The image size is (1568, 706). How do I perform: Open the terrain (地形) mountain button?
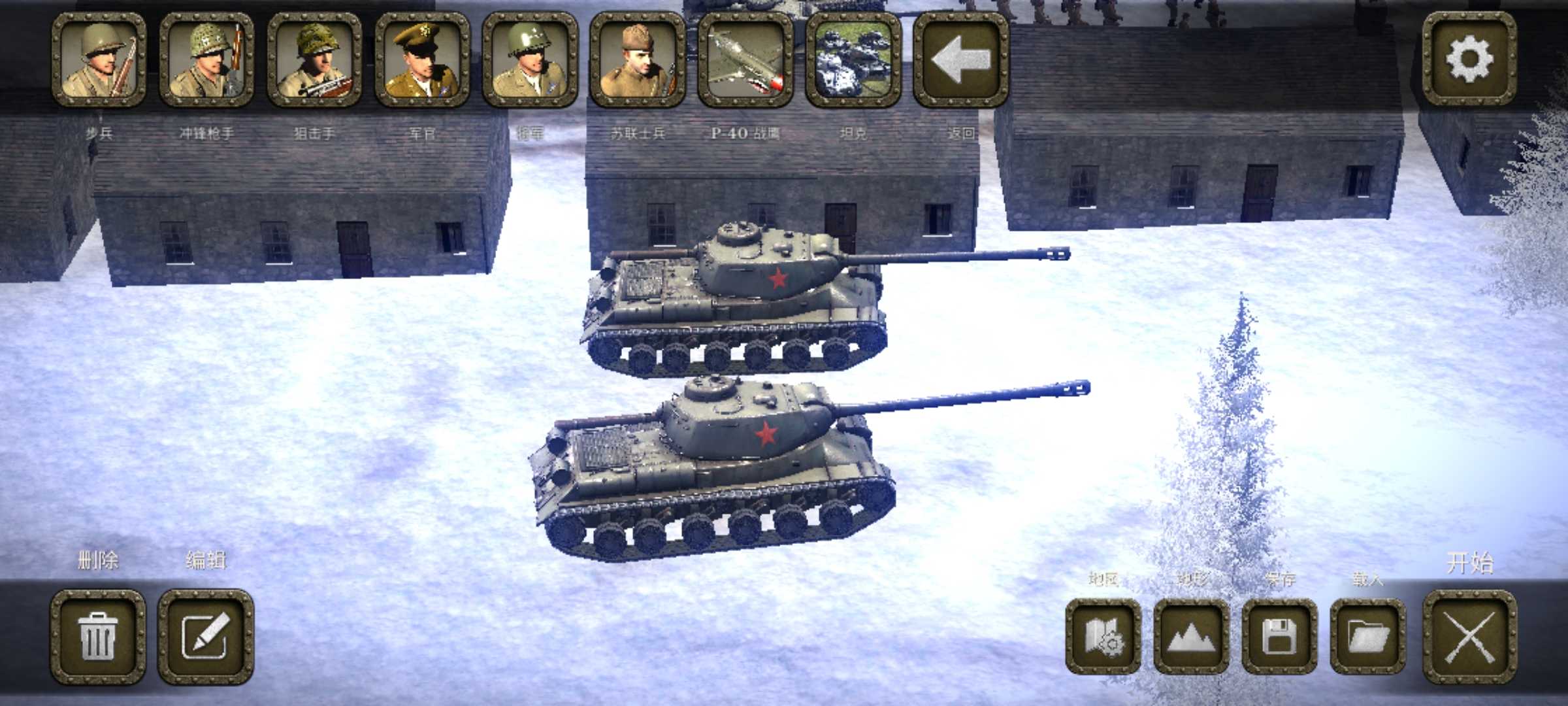[x=1191, y=637]
